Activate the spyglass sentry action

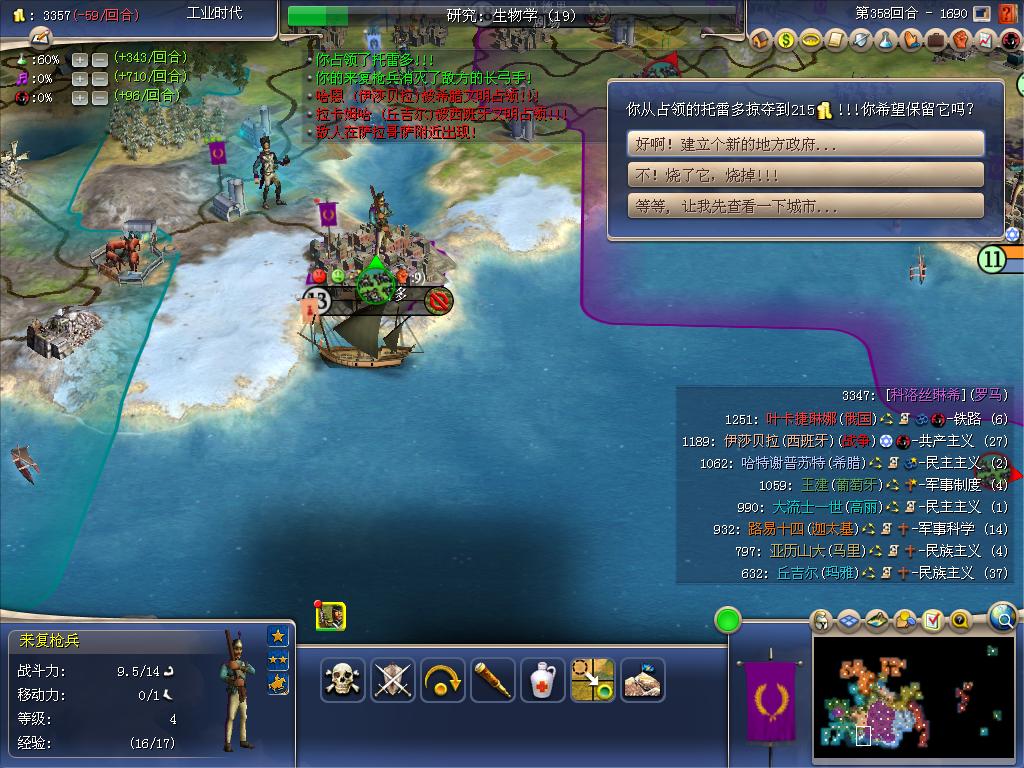point(493,680)
